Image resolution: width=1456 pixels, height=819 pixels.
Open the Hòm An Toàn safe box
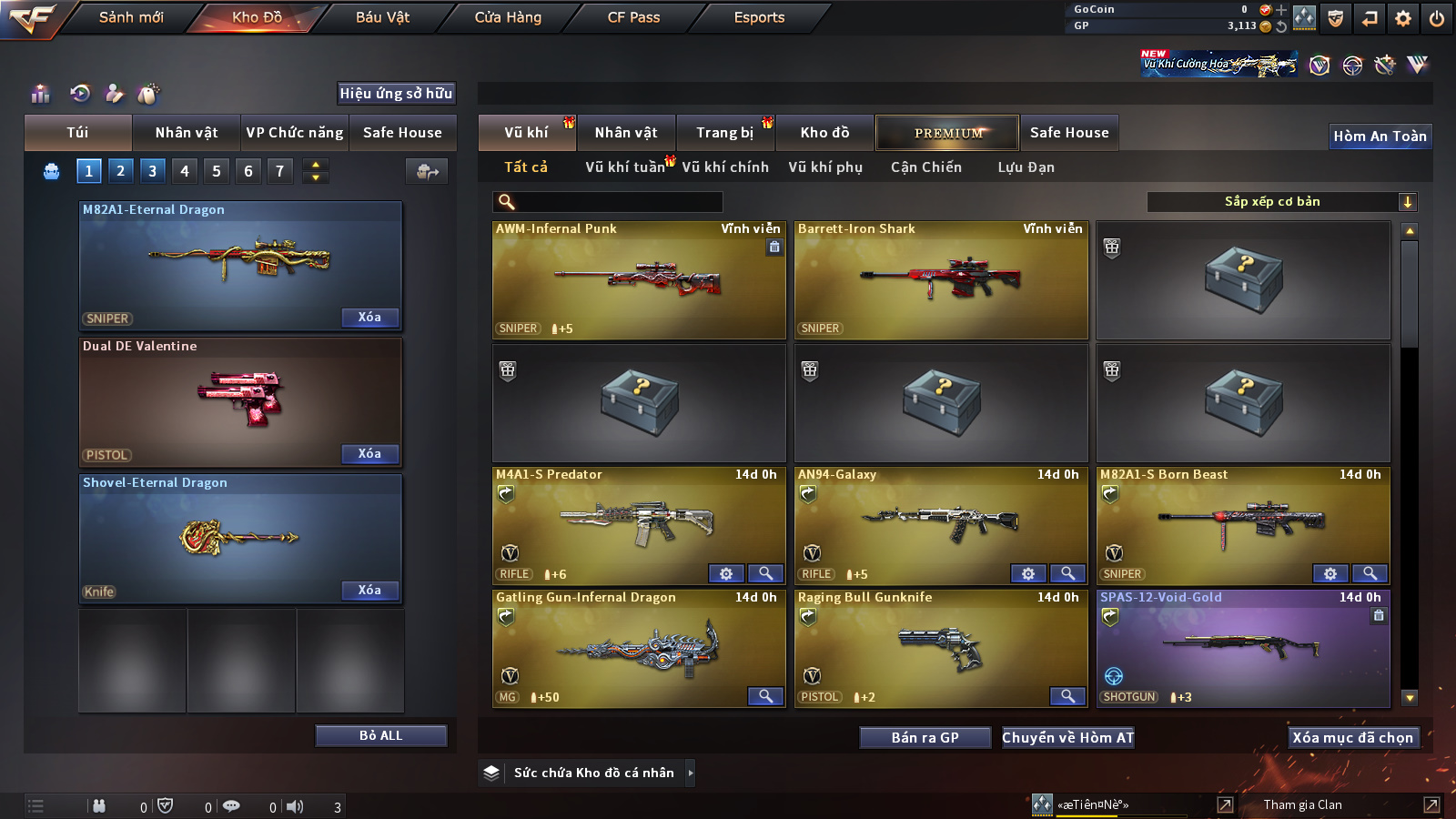tap(1380, 136)
